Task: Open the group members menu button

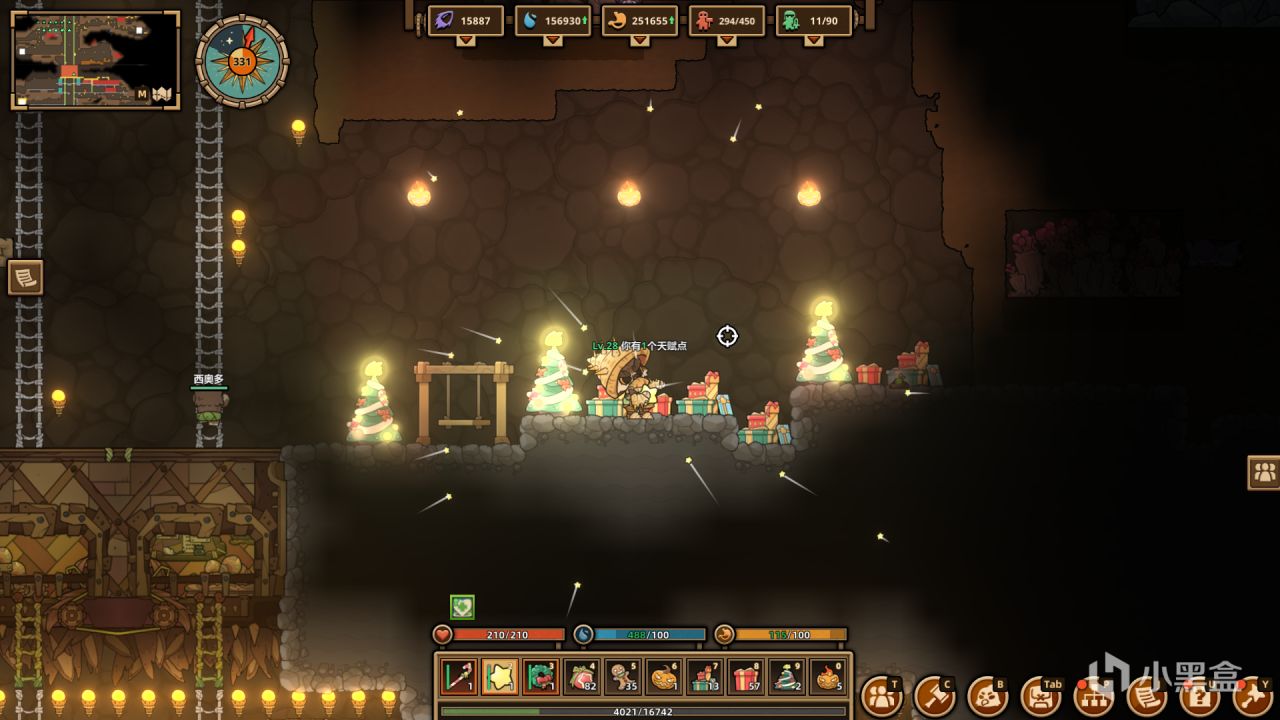Action: [880, 696]
